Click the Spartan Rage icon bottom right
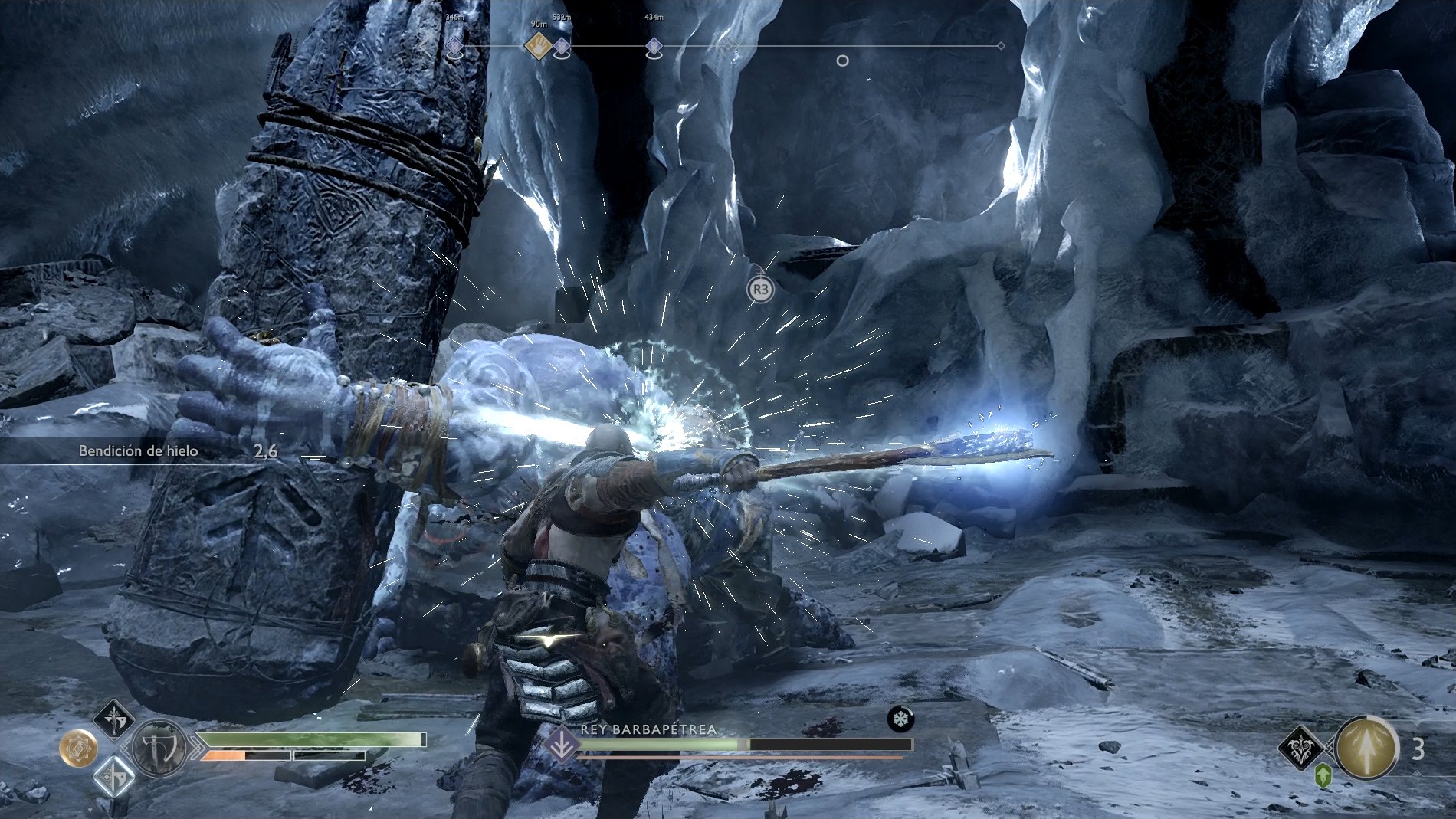1456x819 pixels. (1300, 748)
